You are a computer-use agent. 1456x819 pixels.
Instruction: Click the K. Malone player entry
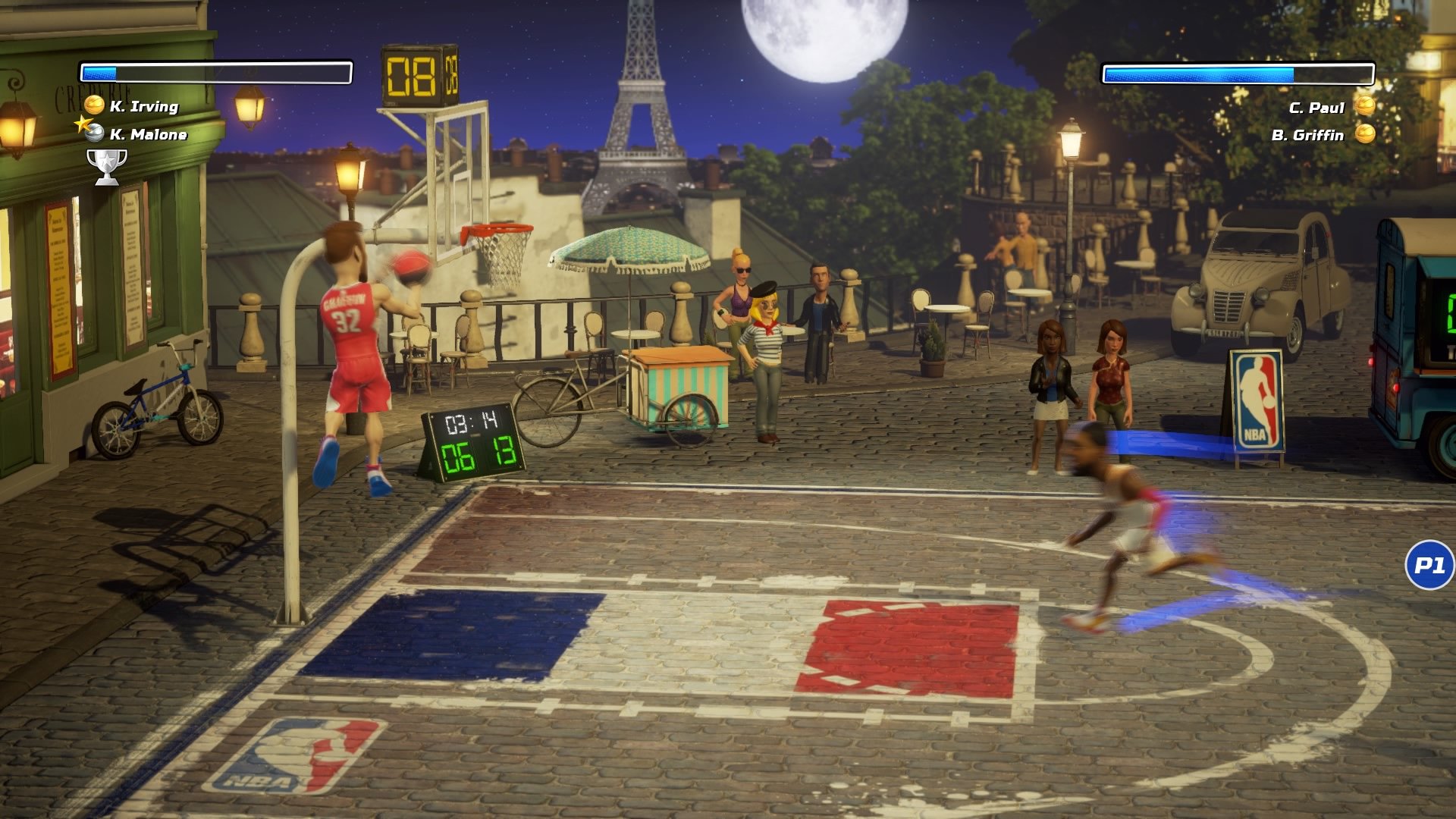pyautogui.click(x=149, y=135)
